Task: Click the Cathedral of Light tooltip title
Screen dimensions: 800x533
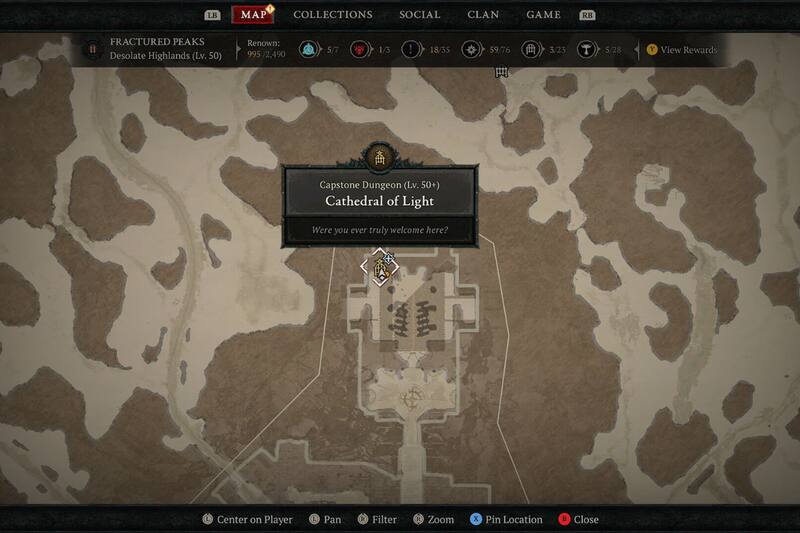Action: pos(380,201)
